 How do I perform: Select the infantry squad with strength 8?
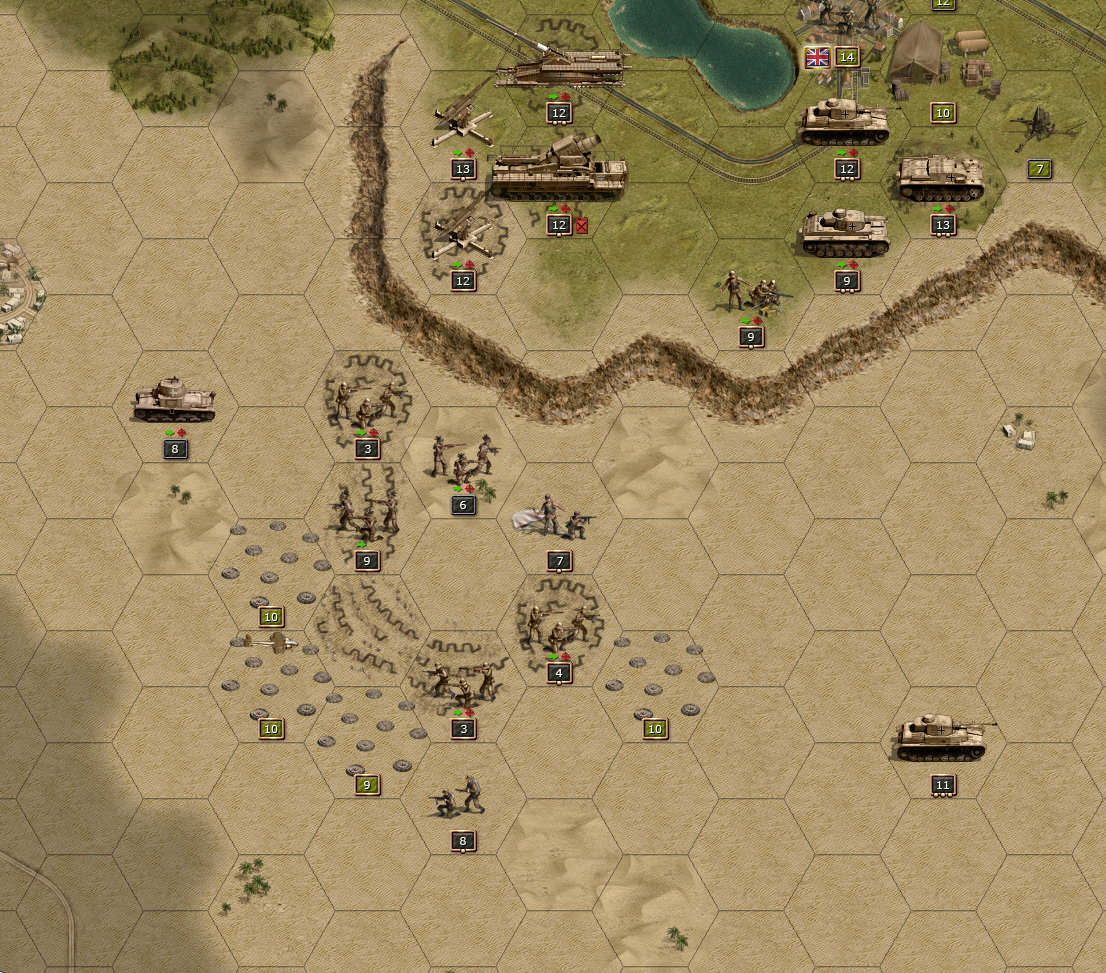point(461,797)
